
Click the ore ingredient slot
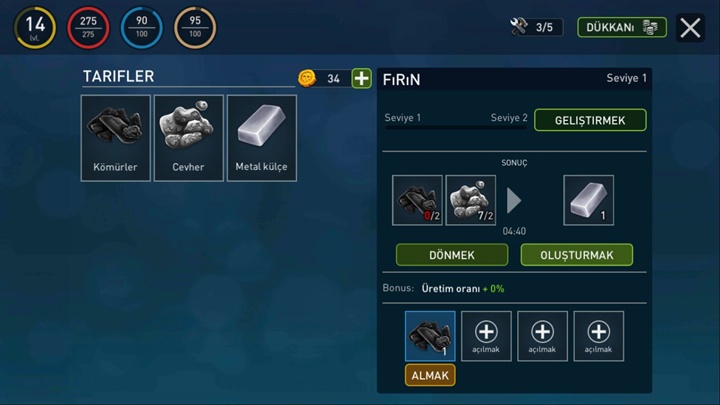pyautogui.click(x=470, y=200)
